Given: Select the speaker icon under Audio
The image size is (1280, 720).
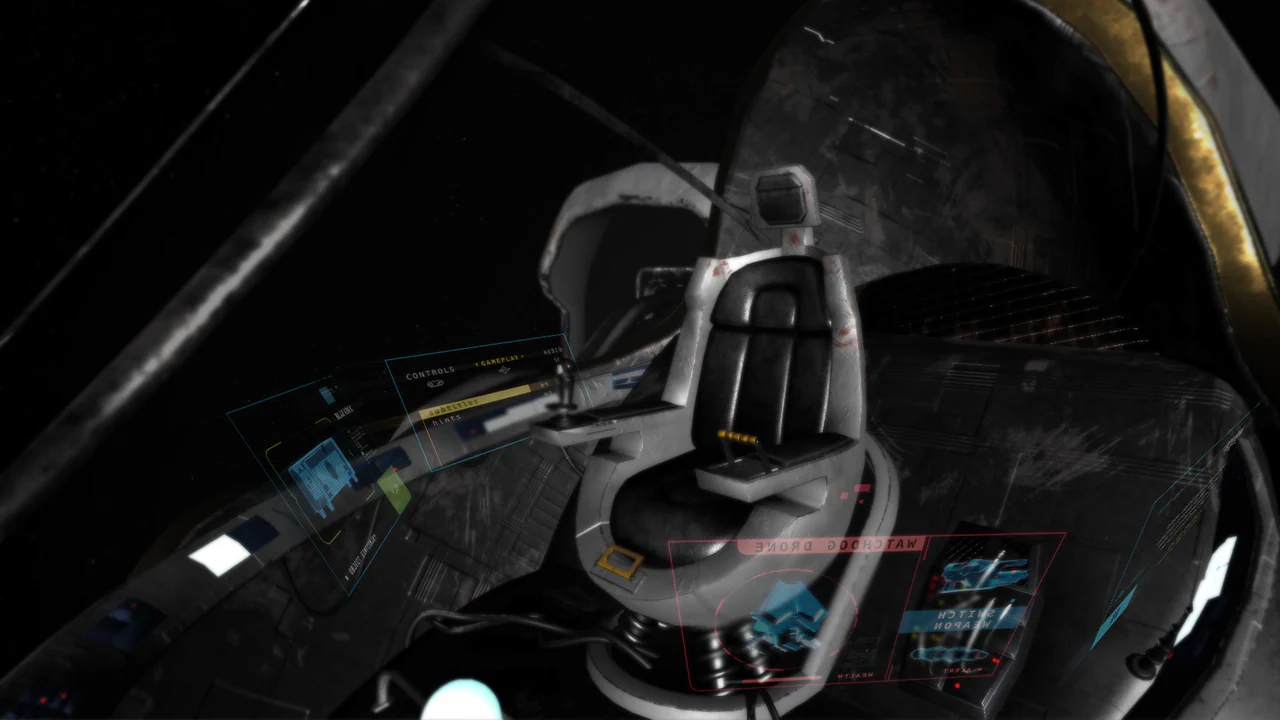Looking at the screenshot, I should click(557, 361).
